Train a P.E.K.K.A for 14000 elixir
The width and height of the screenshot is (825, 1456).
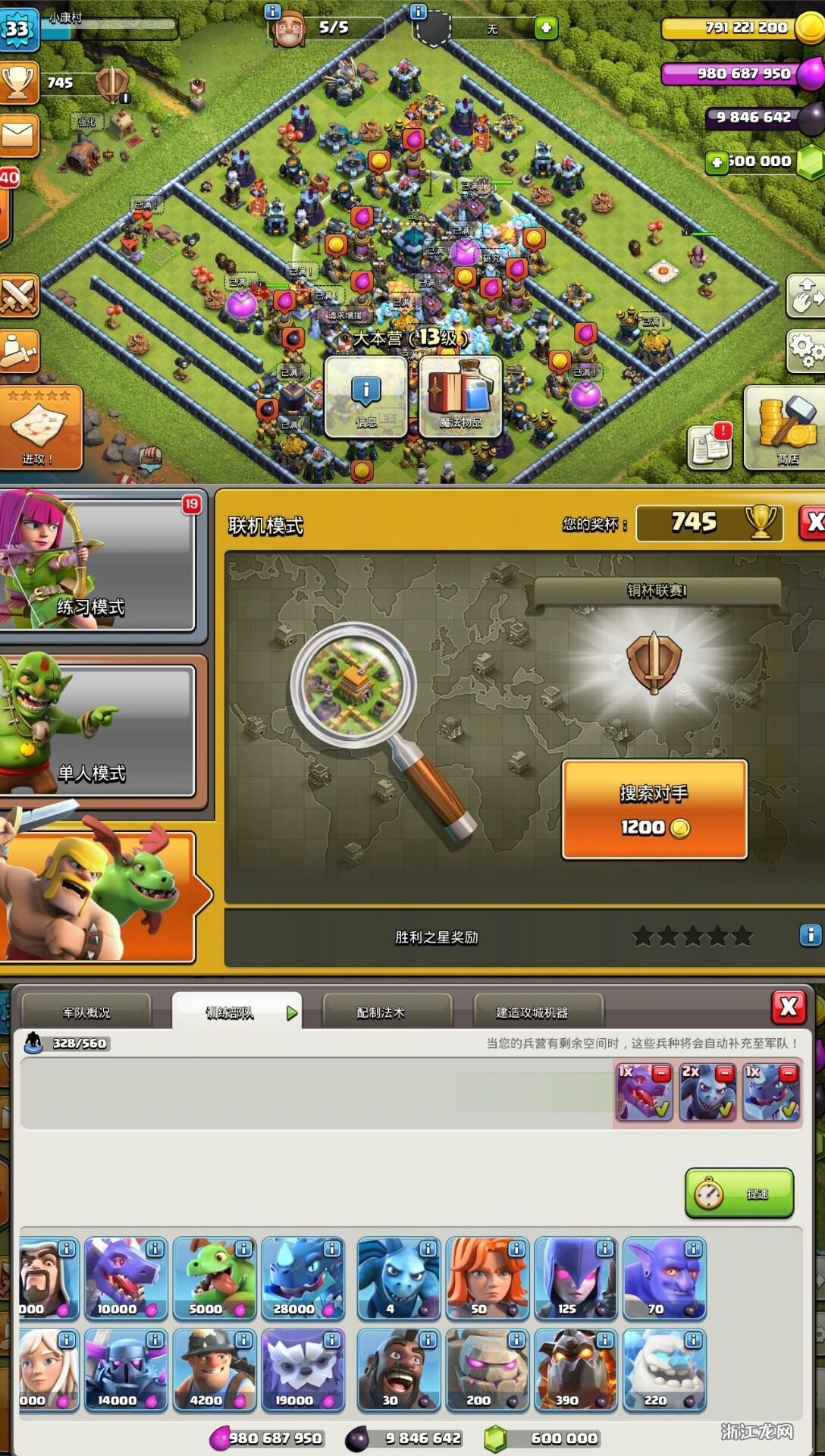[126, 1370]
